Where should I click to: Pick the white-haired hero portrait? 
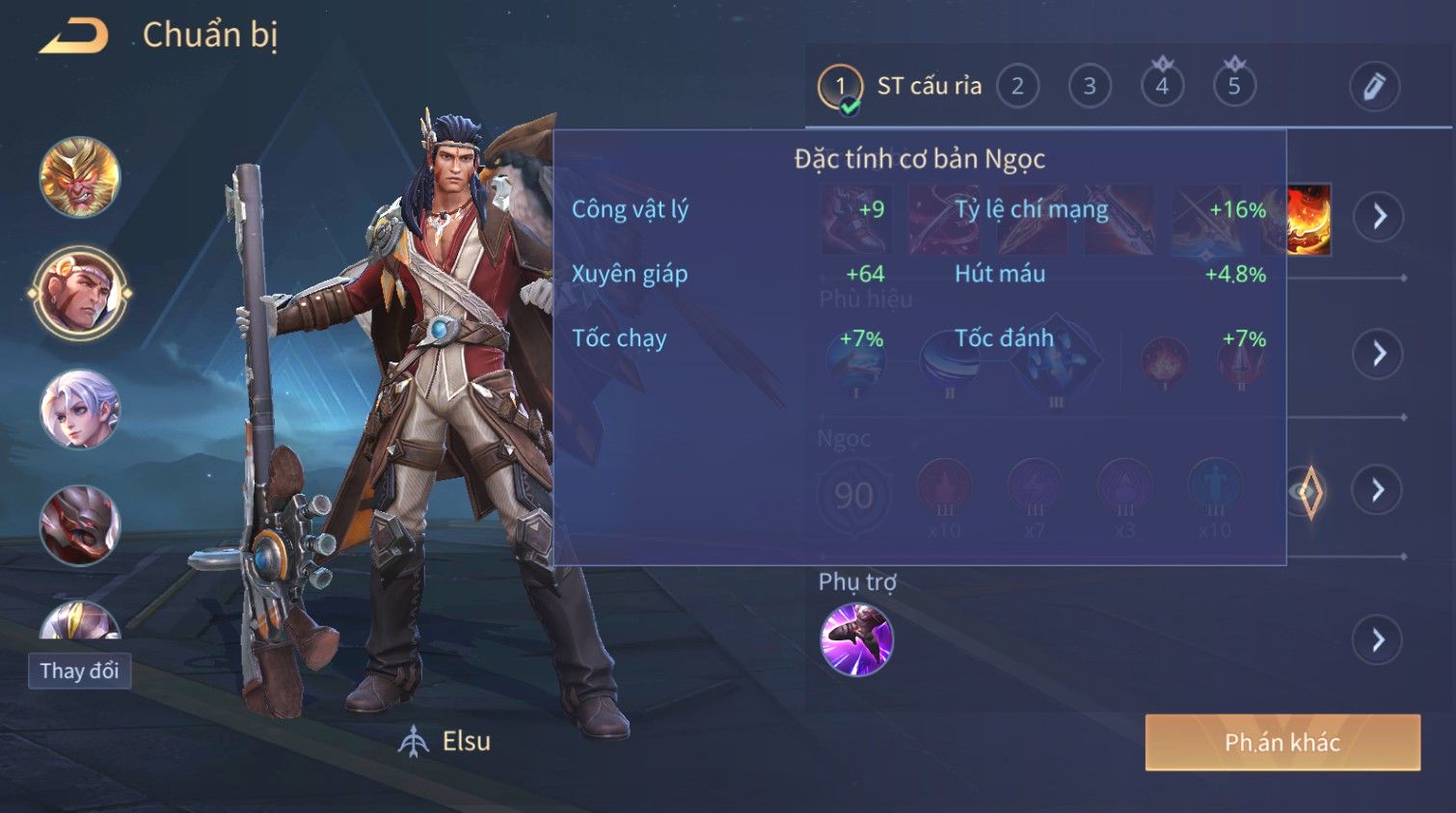coord(80,409)
